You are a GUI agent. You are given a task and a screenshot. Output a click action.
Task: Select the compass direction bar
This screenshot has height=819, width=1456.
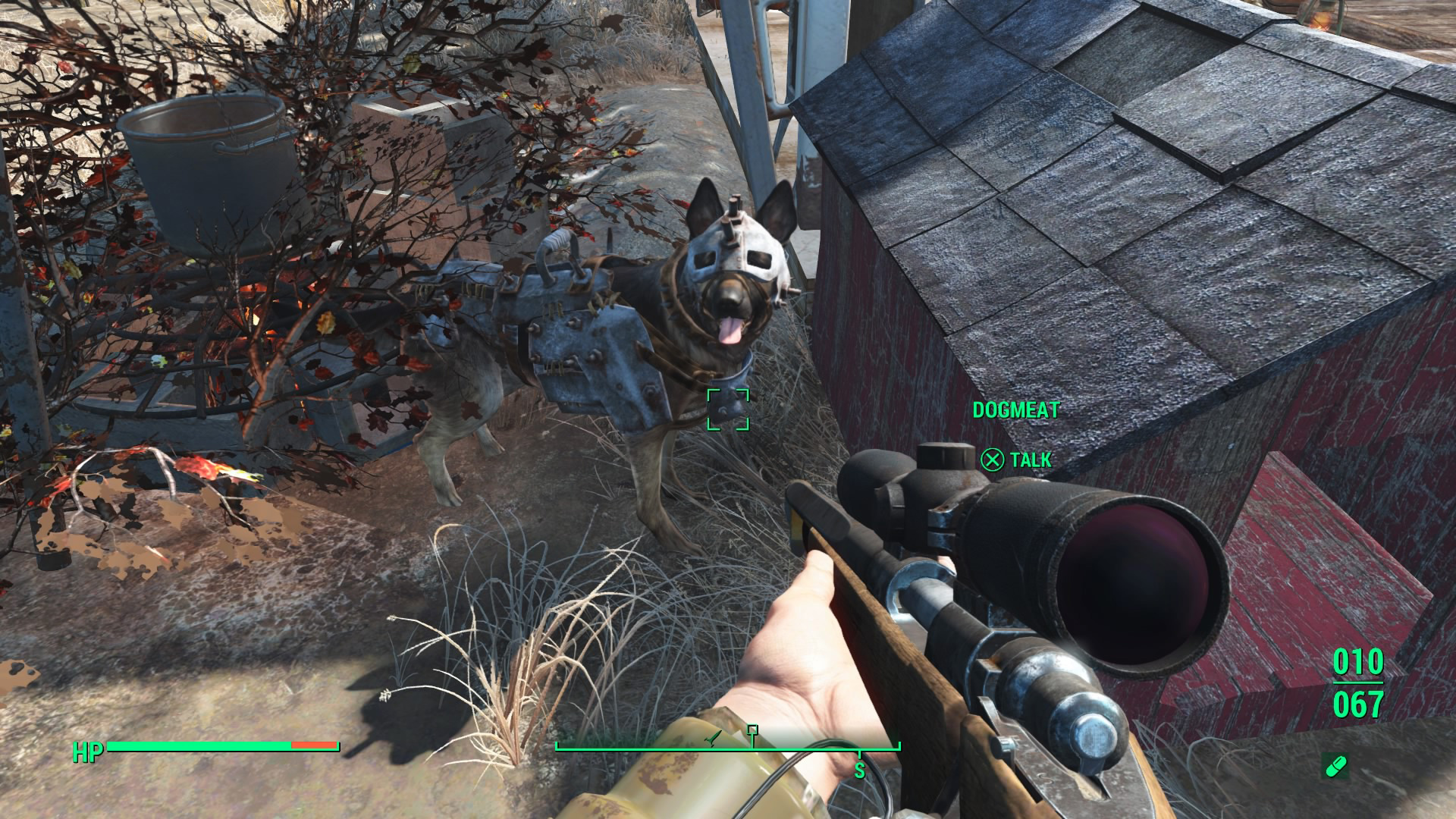(728, 748)
